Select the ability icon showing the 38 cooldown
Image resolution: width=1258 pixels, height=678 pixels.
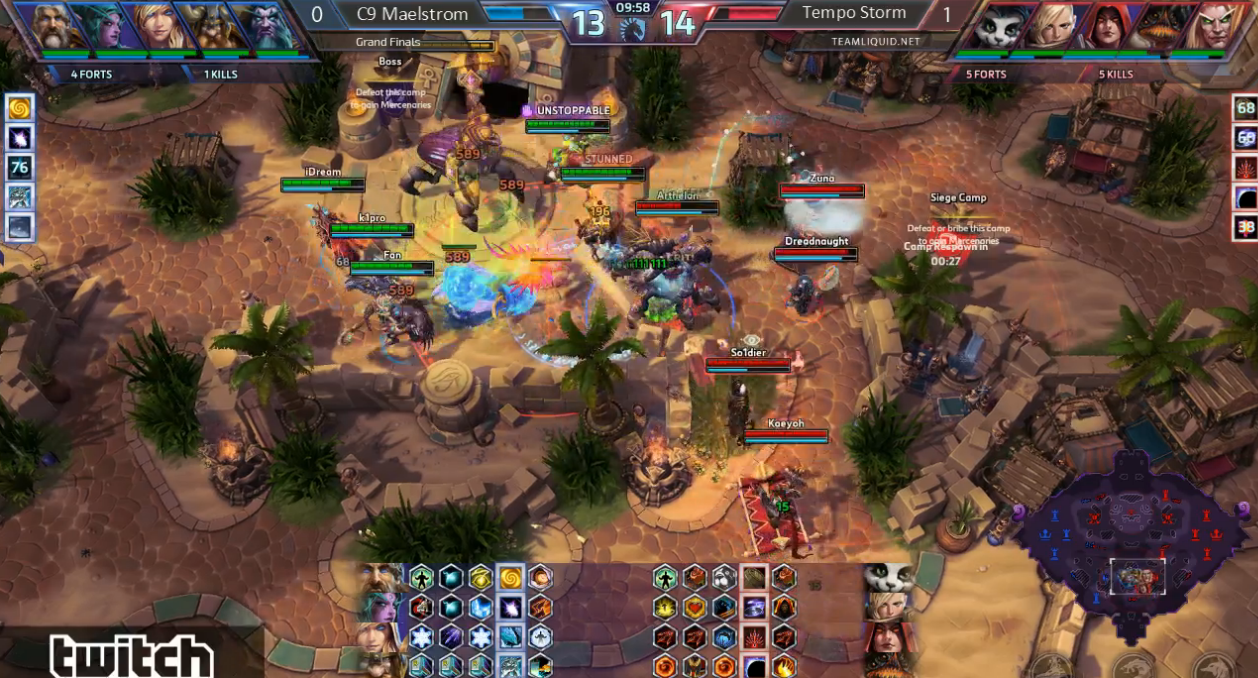(x=1245, y=227)
